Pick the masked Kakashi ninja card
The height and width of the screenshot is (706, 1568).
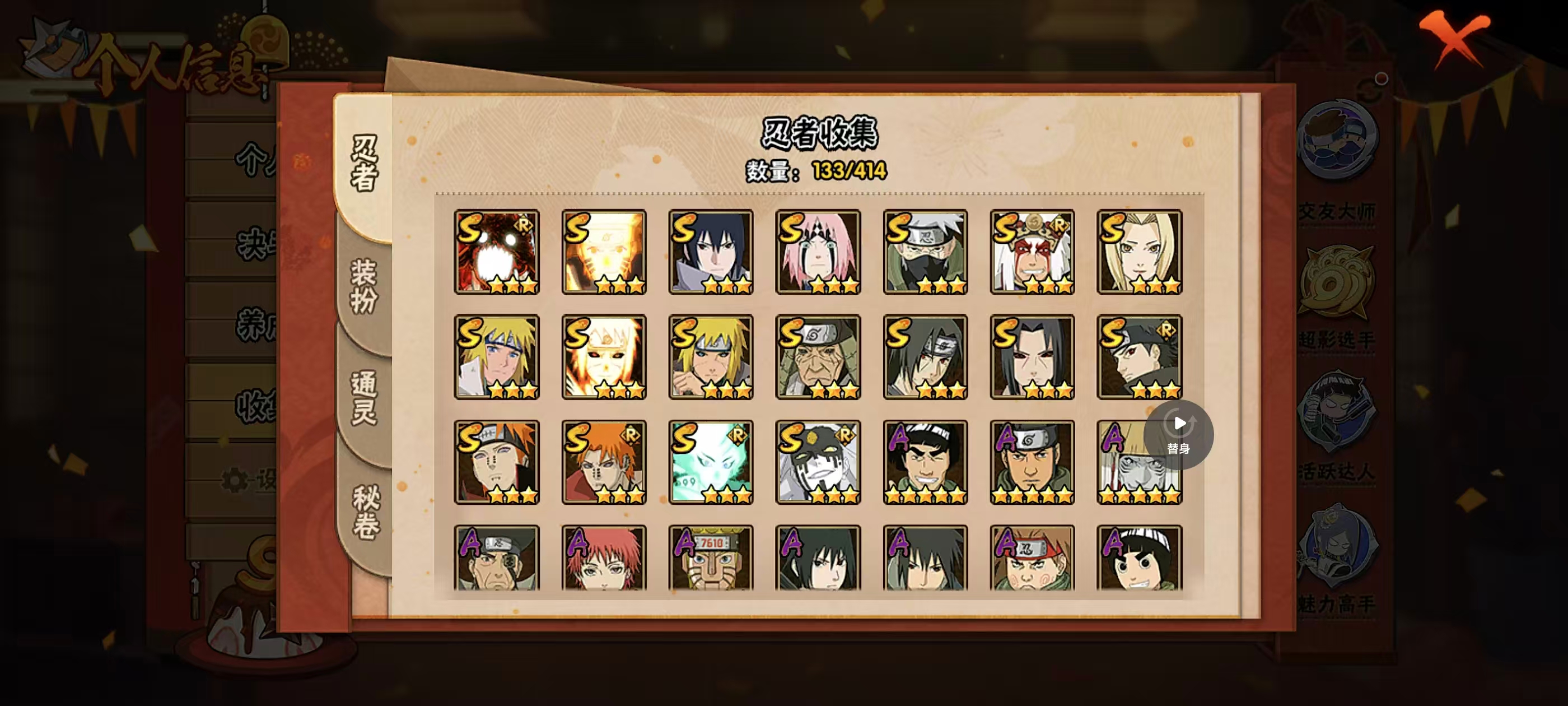point(925,252)
